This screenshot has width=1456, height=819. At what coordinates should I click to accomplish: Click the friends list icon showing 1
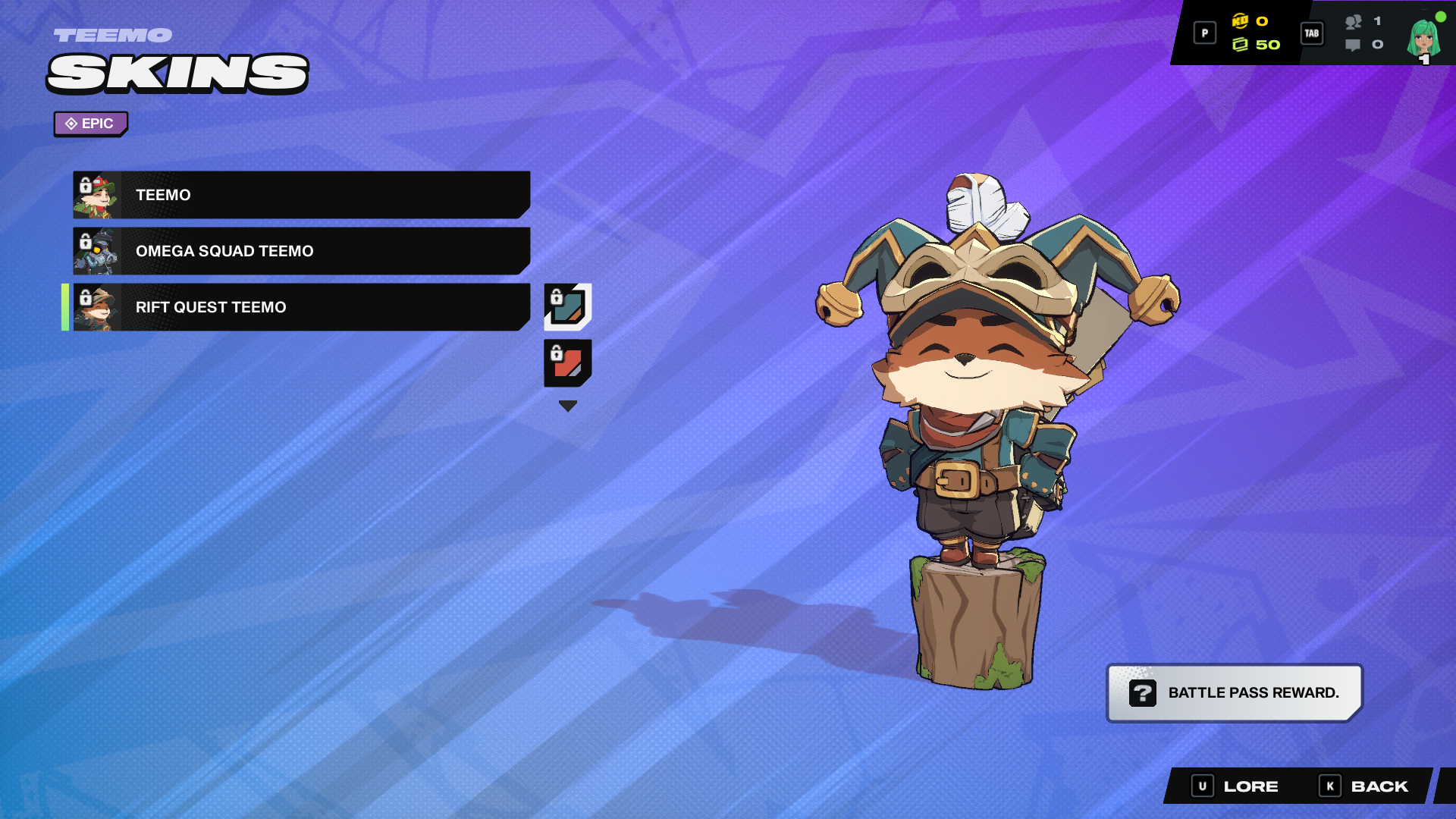pos(1352,22)
